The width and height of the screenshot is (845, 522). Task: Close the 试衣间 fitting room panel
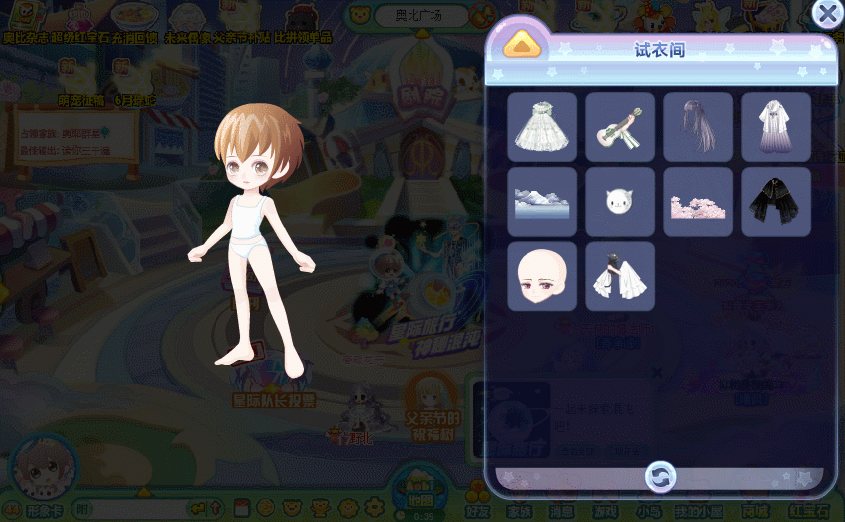pyautogui.click(x=827, y=14)
